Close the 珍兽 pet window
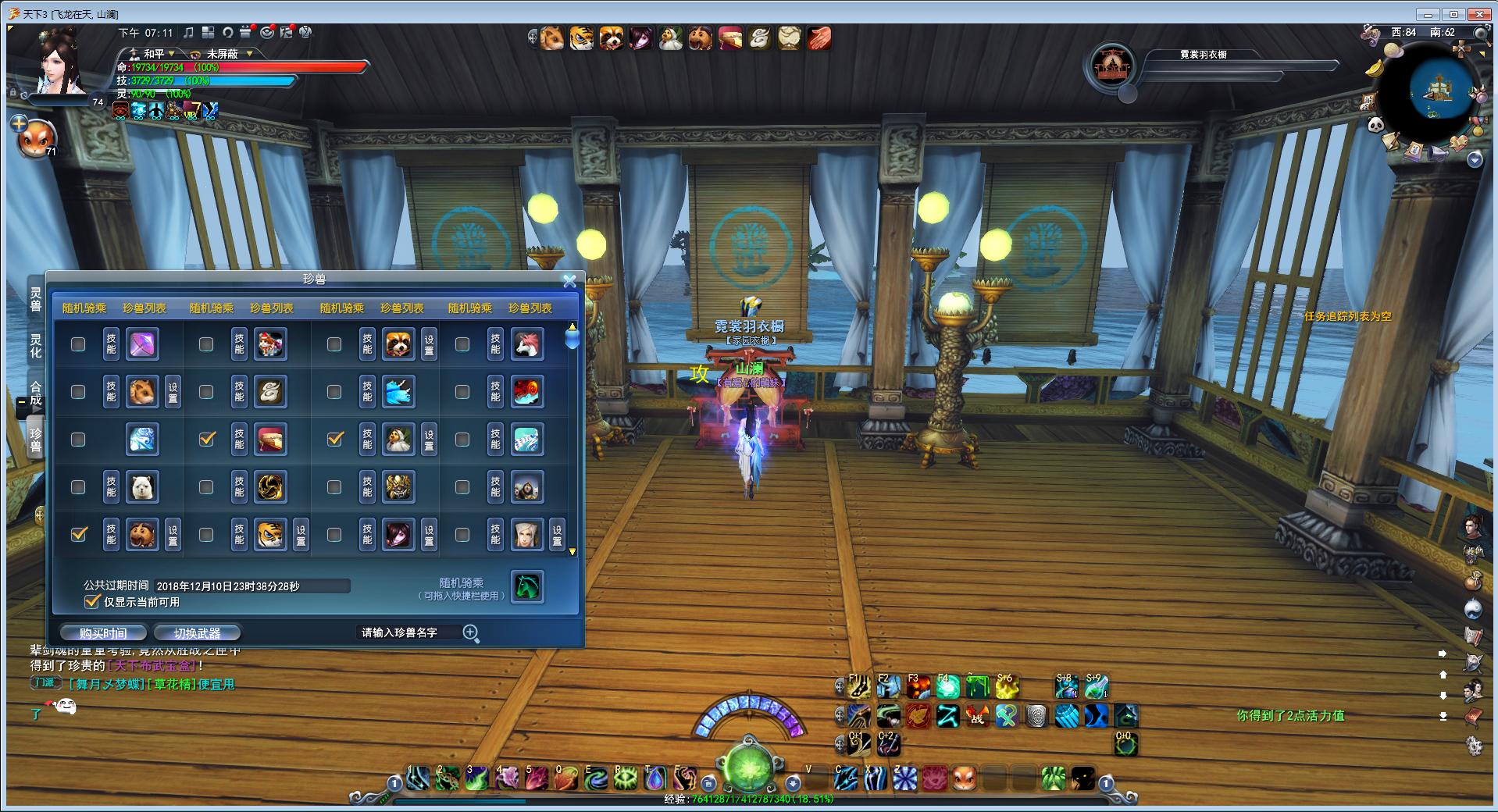1498x812 pixels. 569,281
